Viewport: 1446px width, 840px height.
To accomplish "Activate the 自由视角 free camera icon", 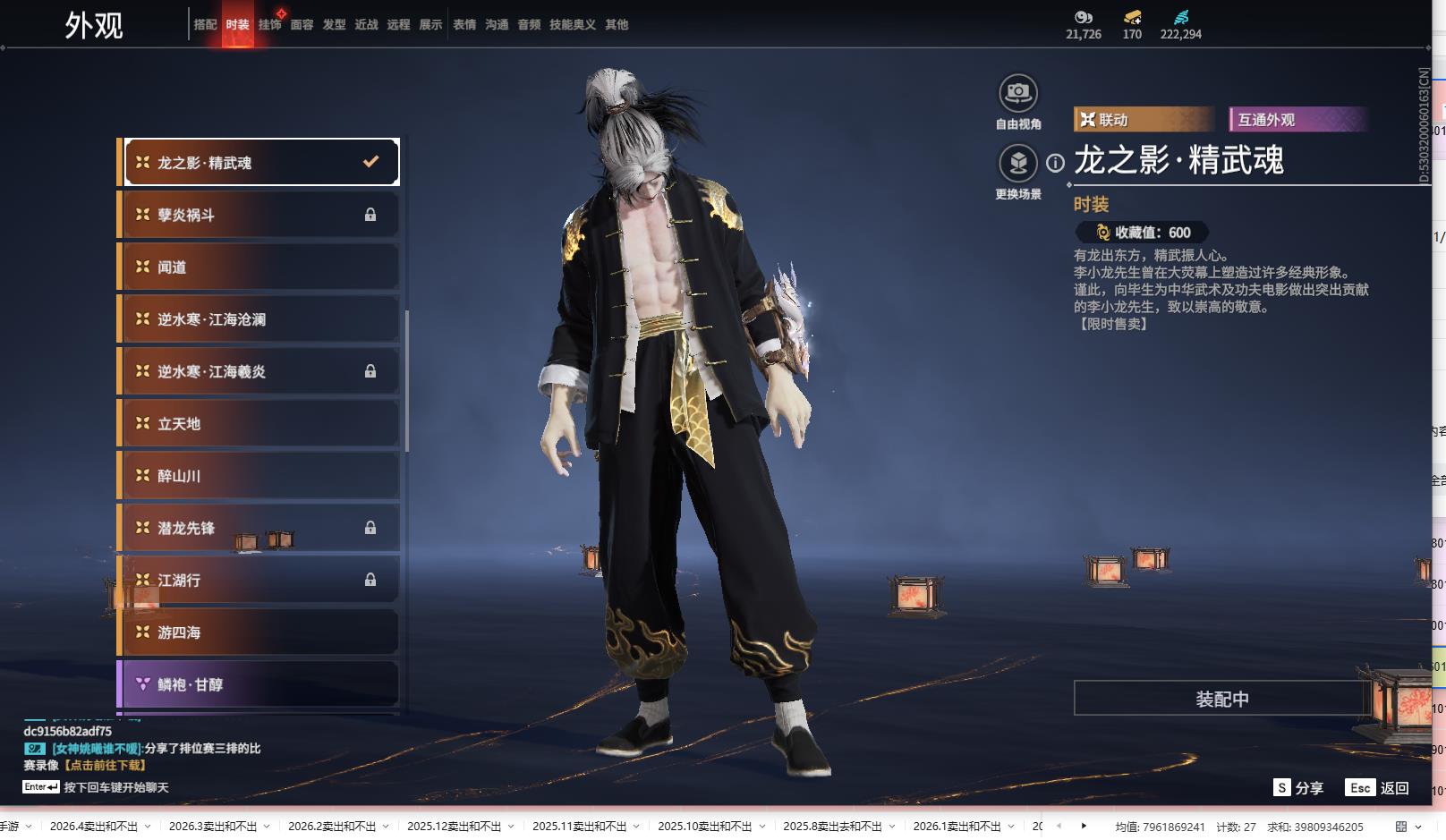I will point(1017,93).
